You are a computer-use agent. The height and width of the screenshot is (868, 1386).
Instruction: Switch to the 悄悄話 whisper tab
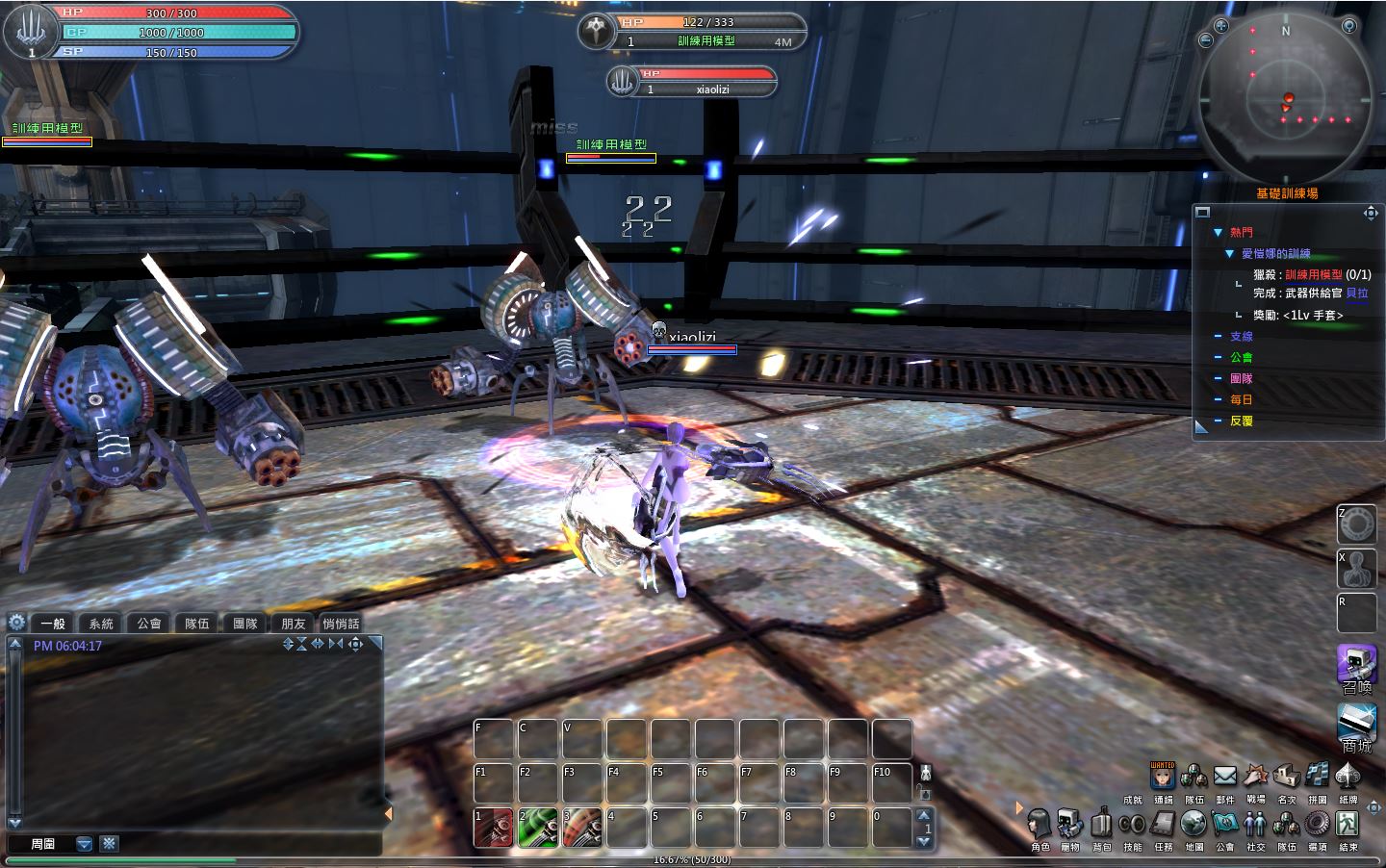(341, 624)
